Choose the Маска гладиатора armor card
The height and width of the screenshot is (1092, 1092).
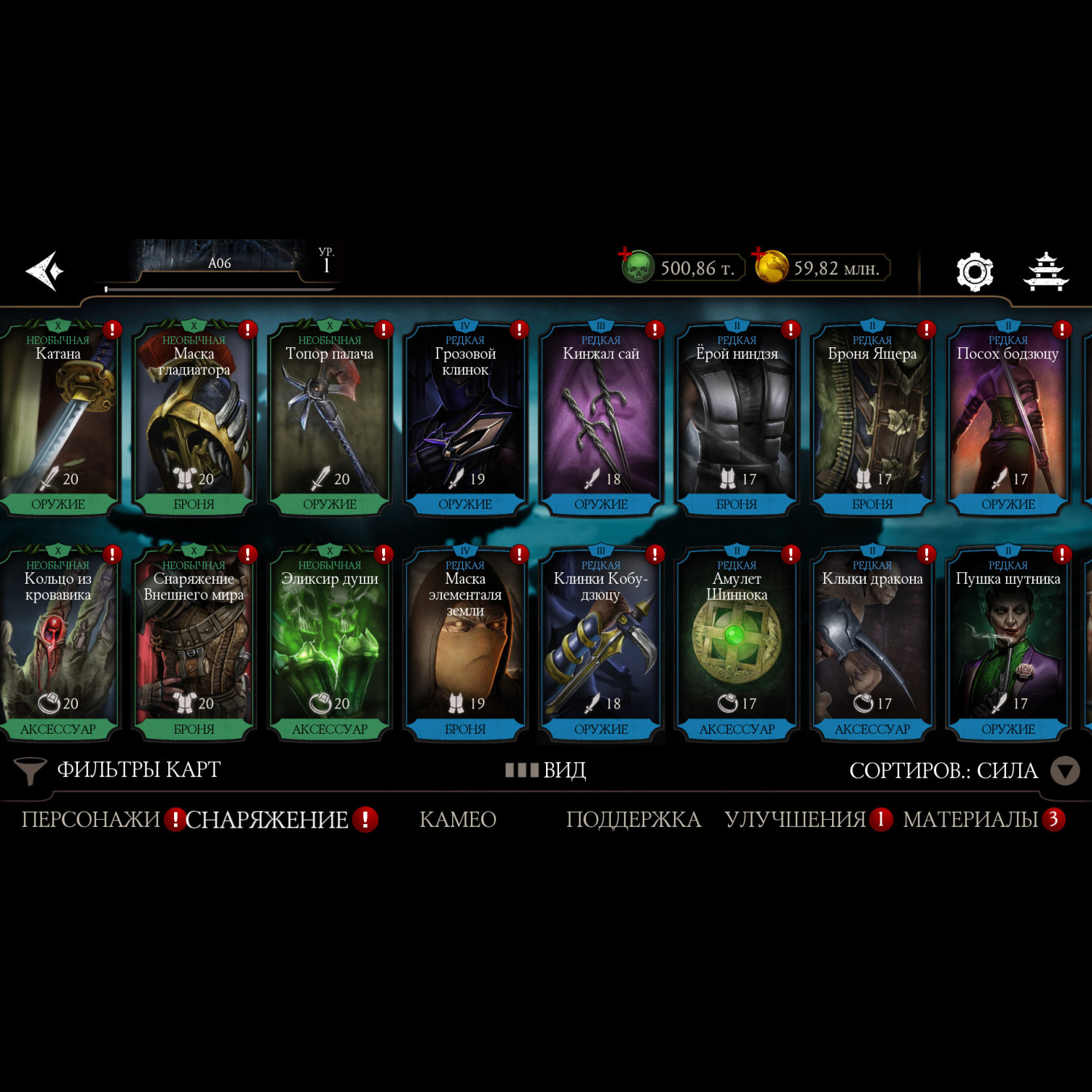[x=194, y=419]
